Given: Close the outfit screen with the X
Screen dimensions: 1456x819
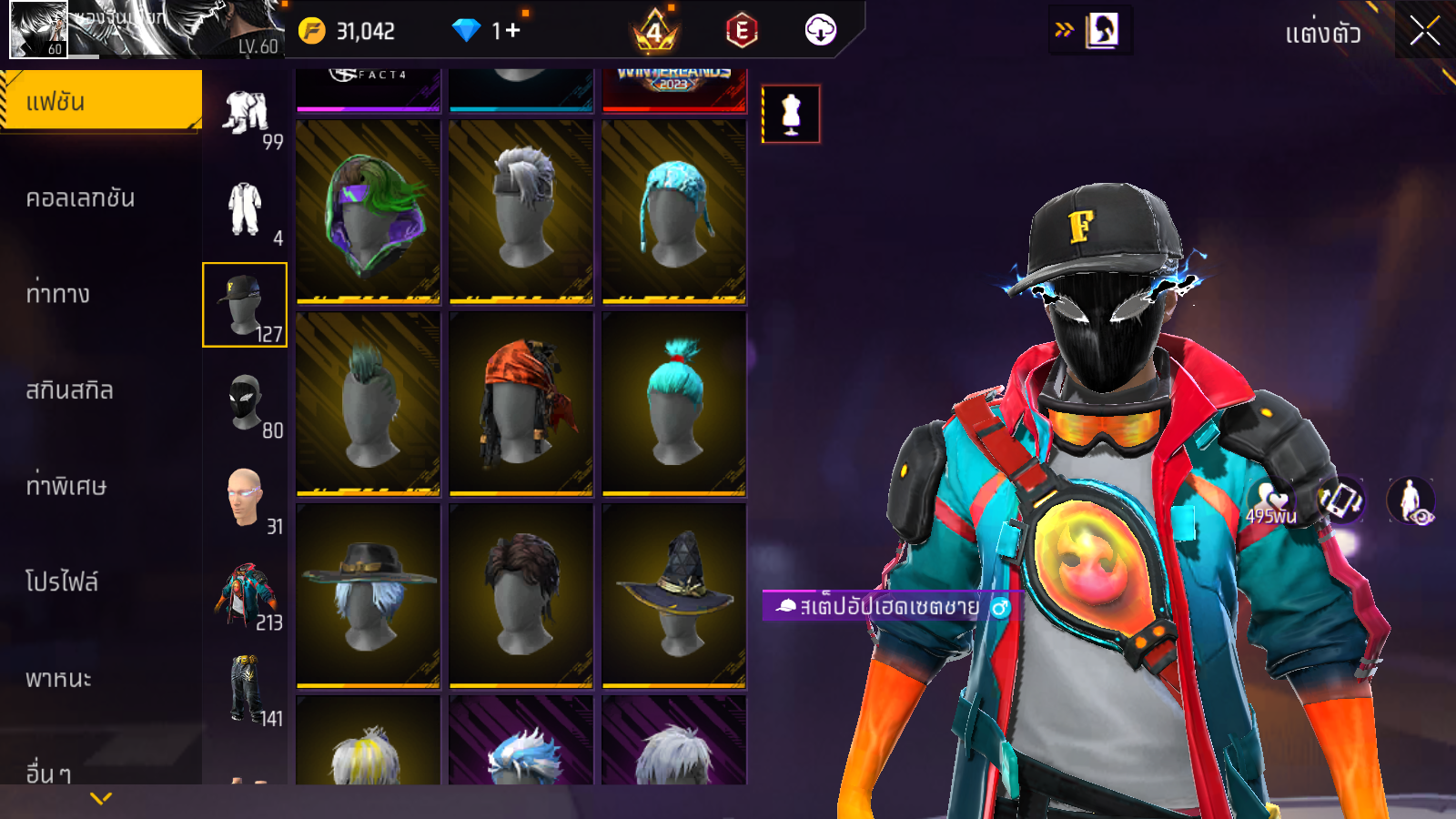Looking at the screenshot, I should tap(1424, 31).
